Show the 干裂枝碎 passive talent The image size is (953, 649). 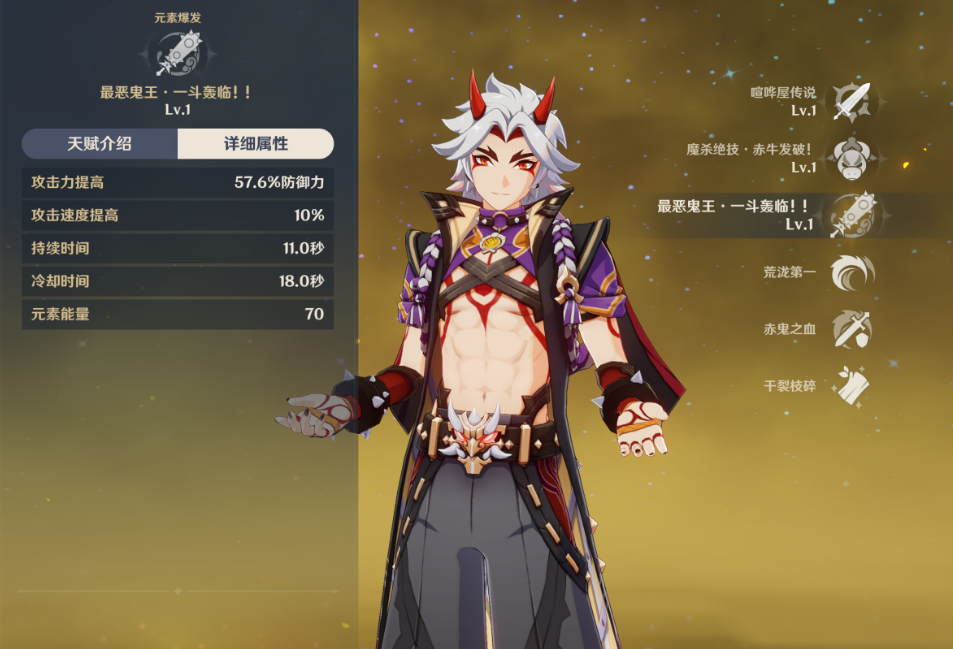[851, 386]
